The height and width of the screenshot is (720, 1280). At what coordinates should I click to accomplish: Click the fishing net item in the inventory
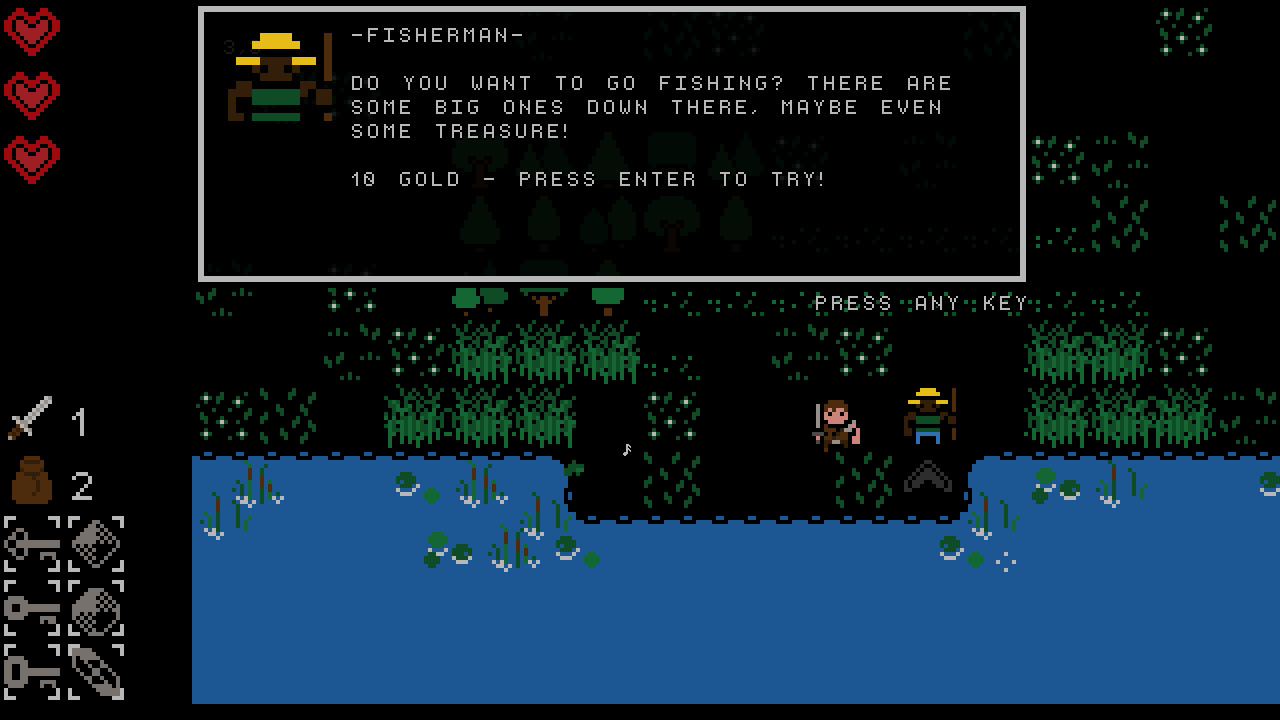pos(95,545)
